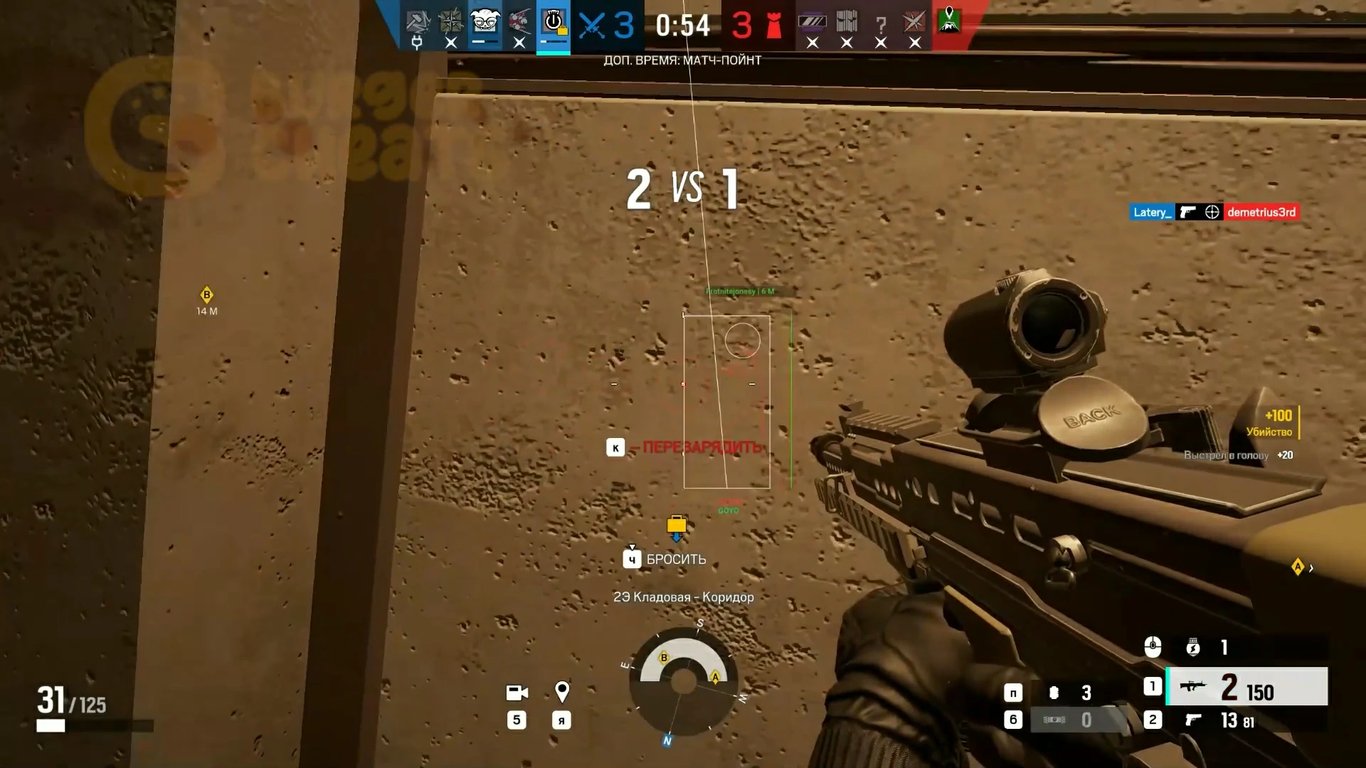Viewport: 1366px width, 768px height.
Task: Select the killfeed entry Latery_ eliminated demetrlus3rd
Action: [x=1215, y=211]
